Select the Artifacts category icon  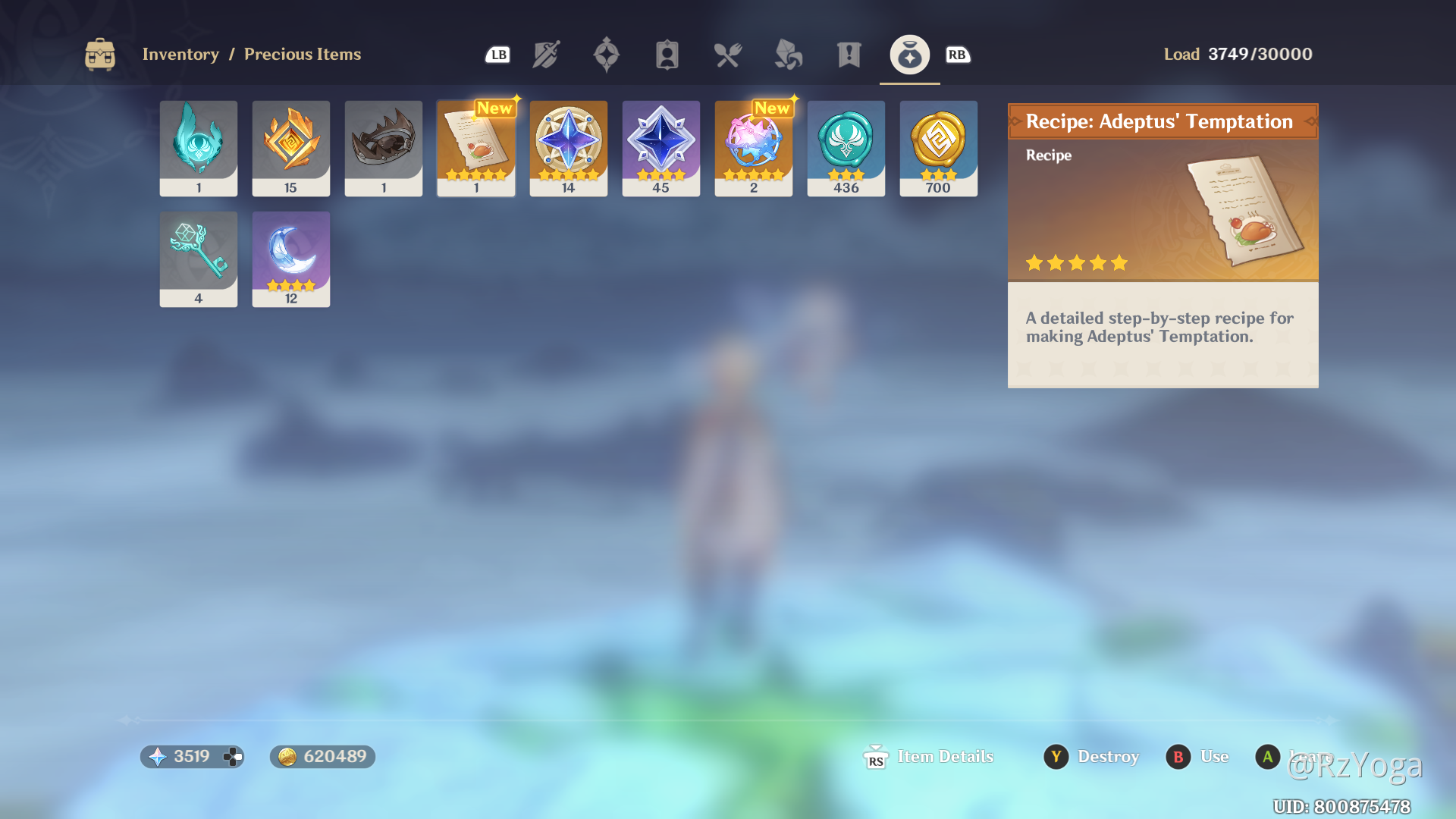click(606, 54)
